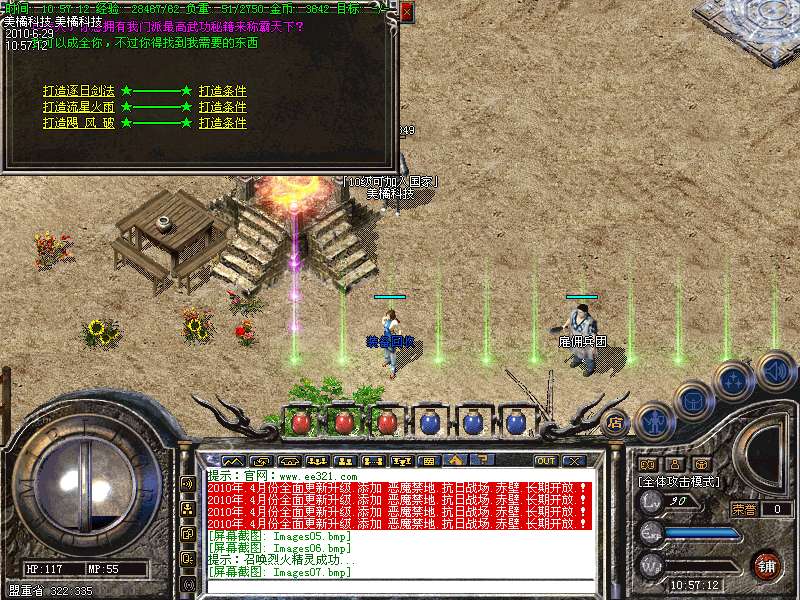
Task: Open the shop via the 店 button
Action: tap(615, 422)
